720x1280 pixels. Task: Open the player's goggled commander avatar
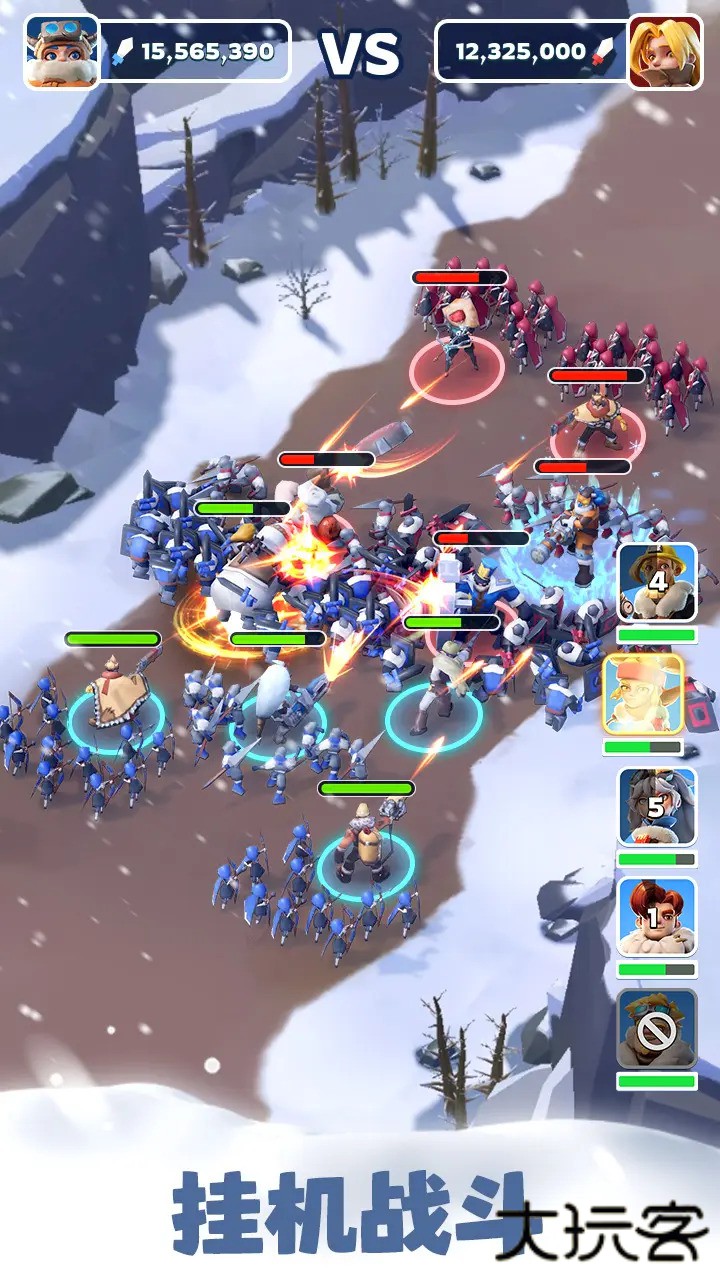click(62, 52)
